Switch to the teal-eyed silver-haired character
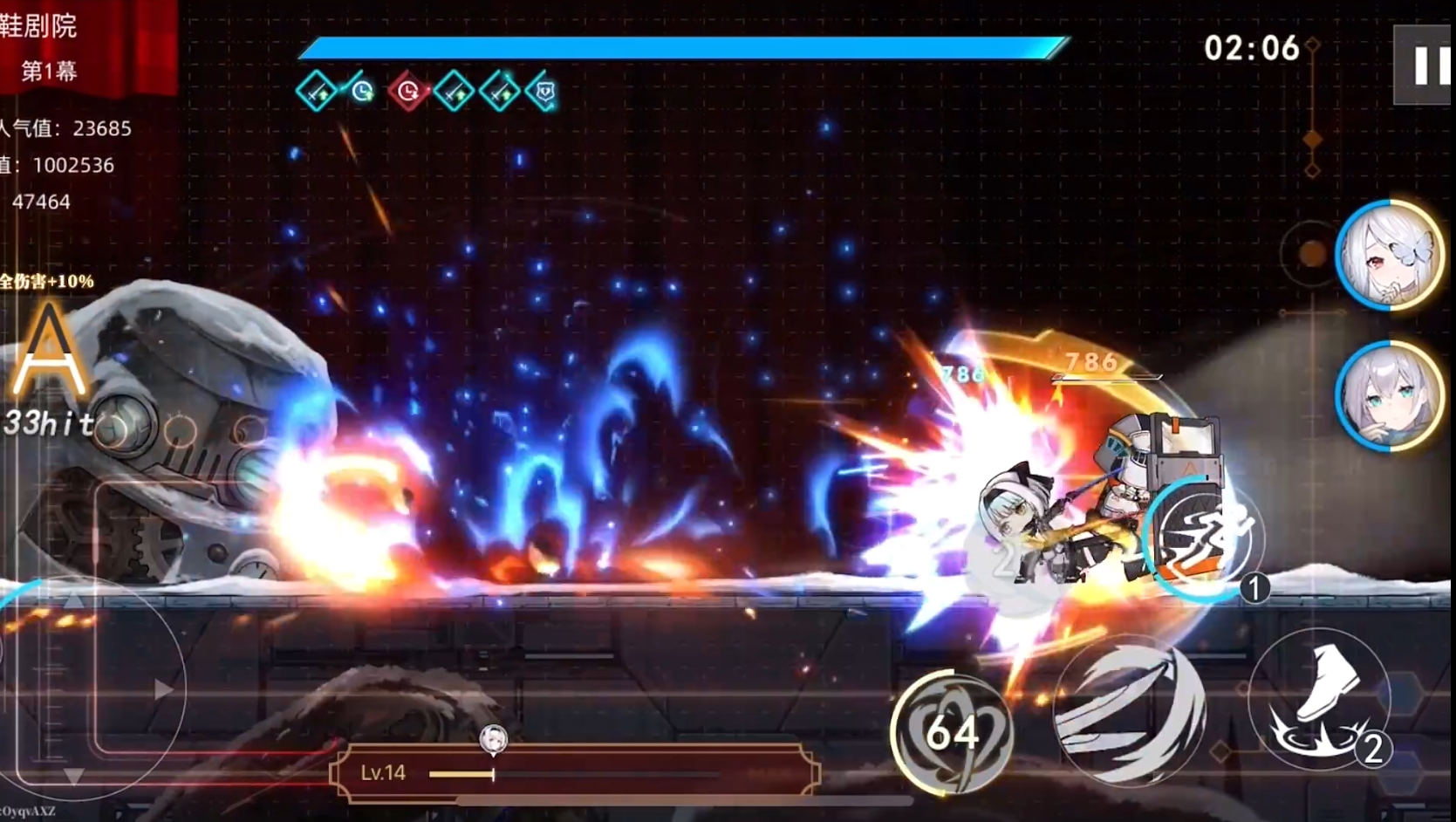This screenshot has width=1456, height=822. [x=1389, y=395]
